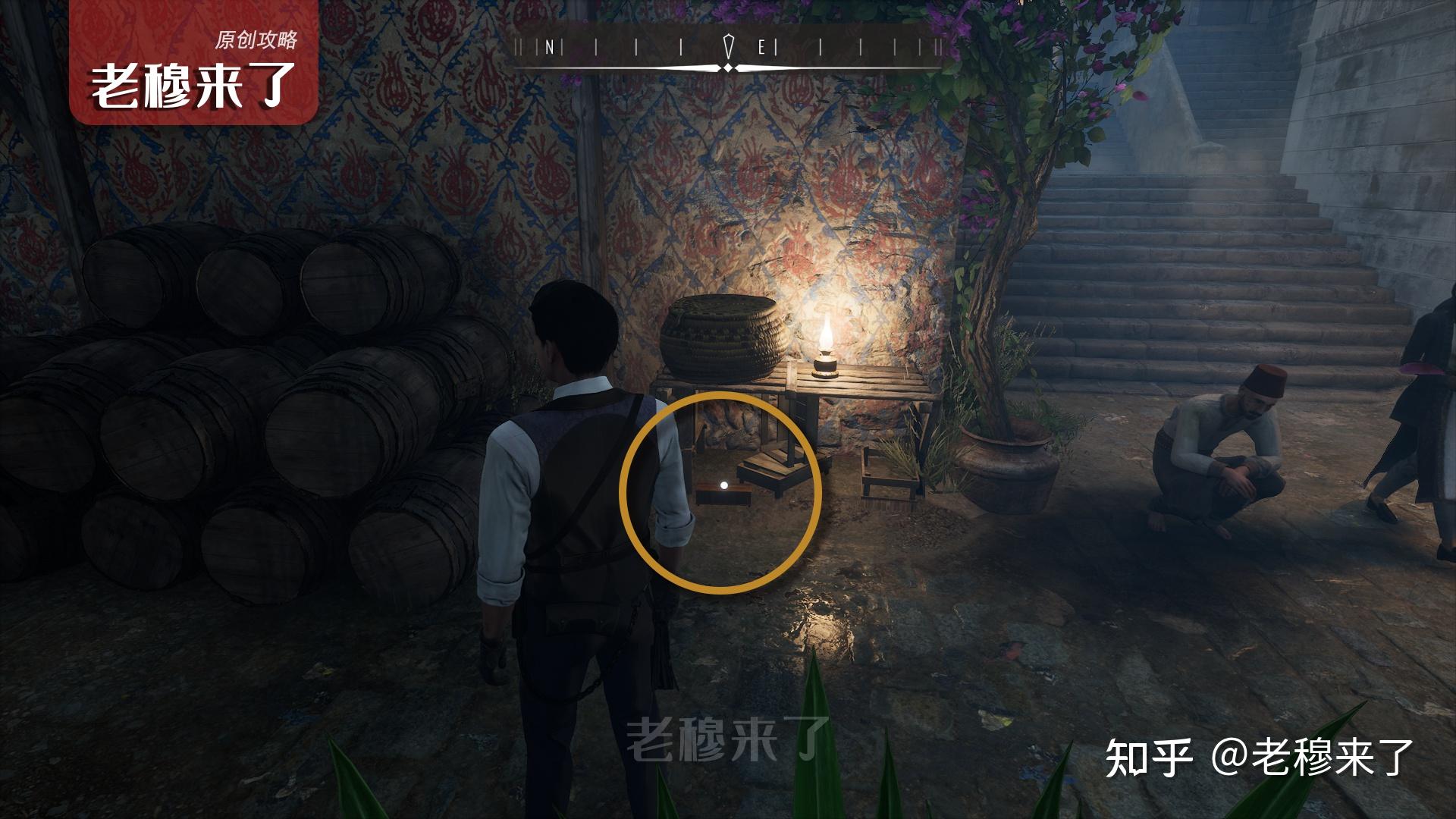Screen dimensions: 1456x819
Task: Select the white interaction dot marker
Action: tap(723, 485)
